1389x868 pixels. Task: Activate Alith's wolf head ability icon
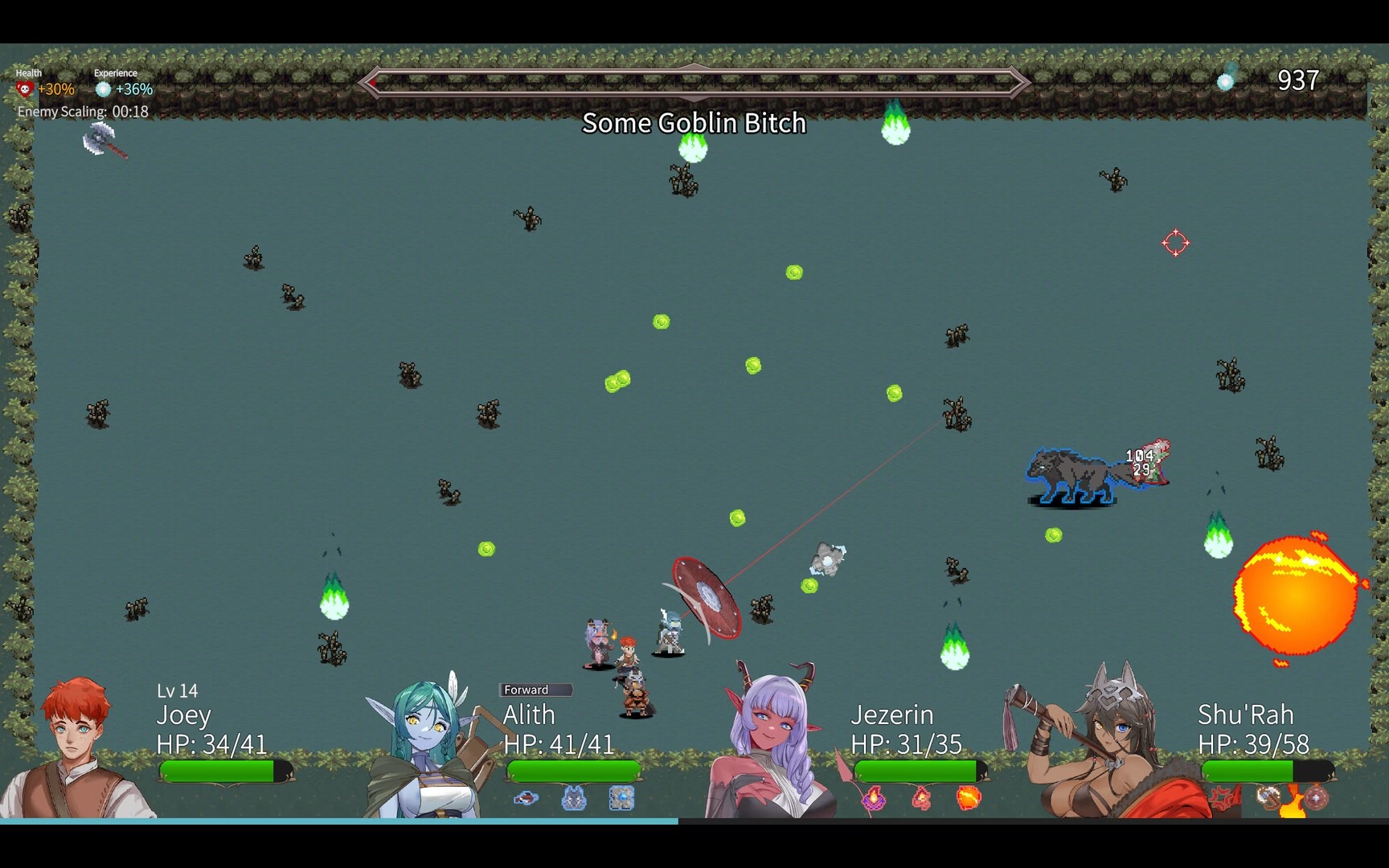(573, 798)
